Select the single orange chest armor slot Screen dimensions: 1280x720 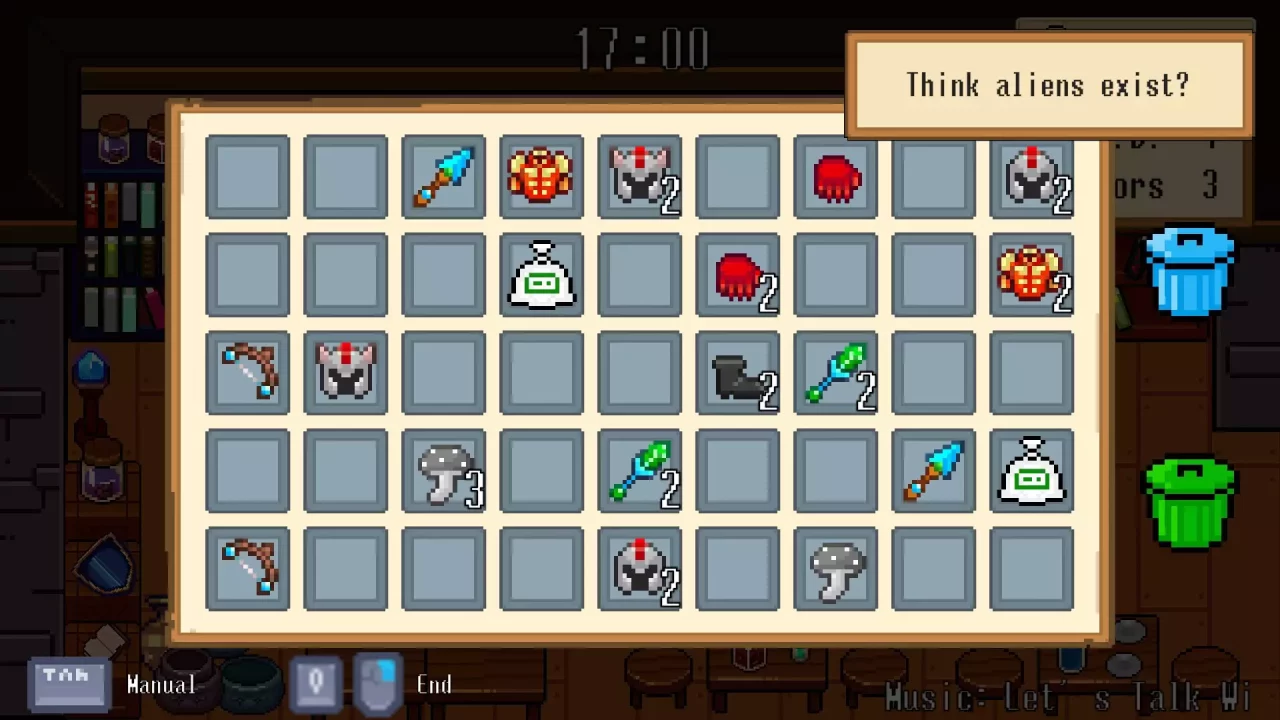click(541, 177)
